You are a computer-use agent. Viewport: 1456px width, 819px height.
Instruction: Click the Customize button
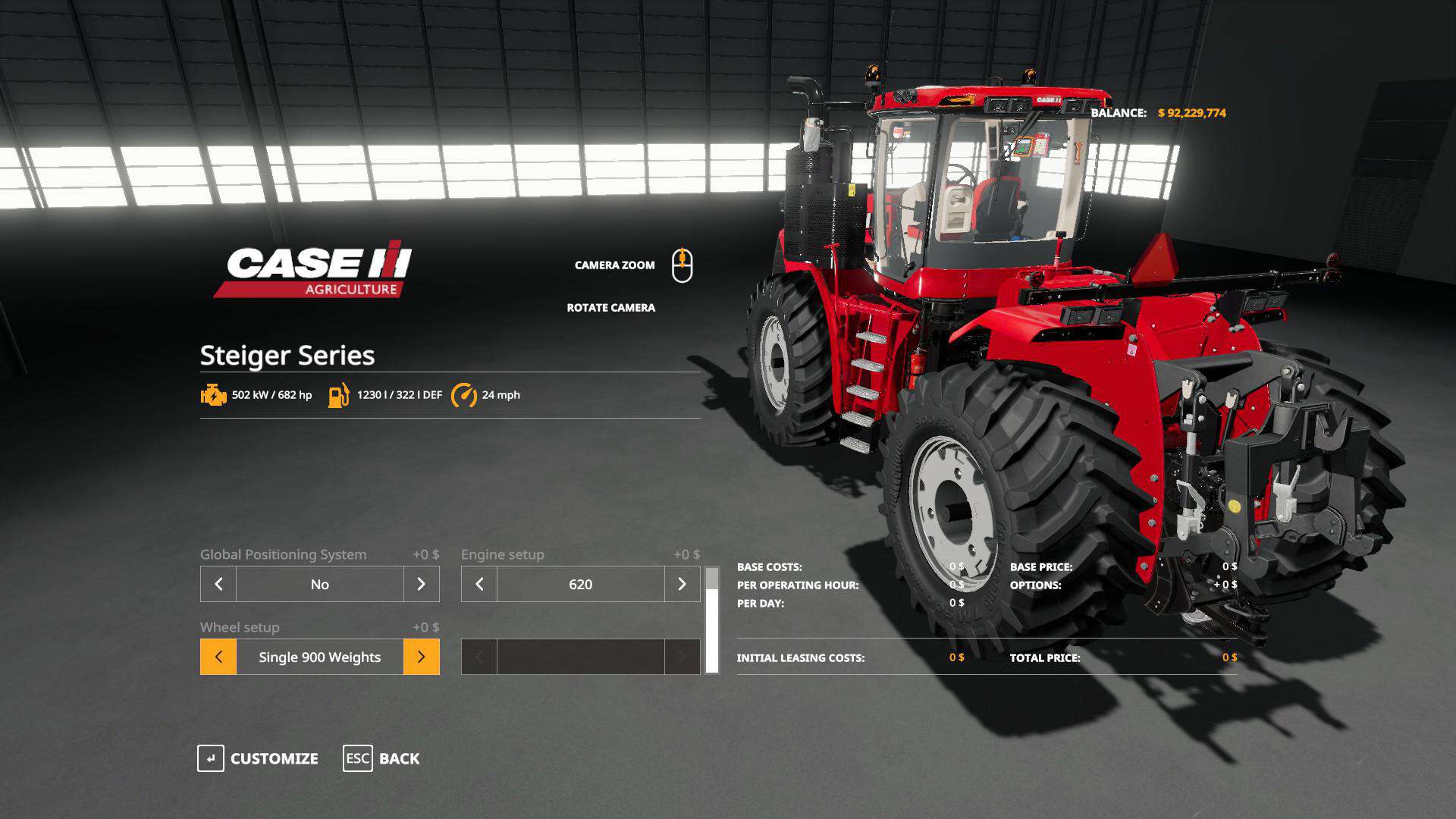coord(258,758)
